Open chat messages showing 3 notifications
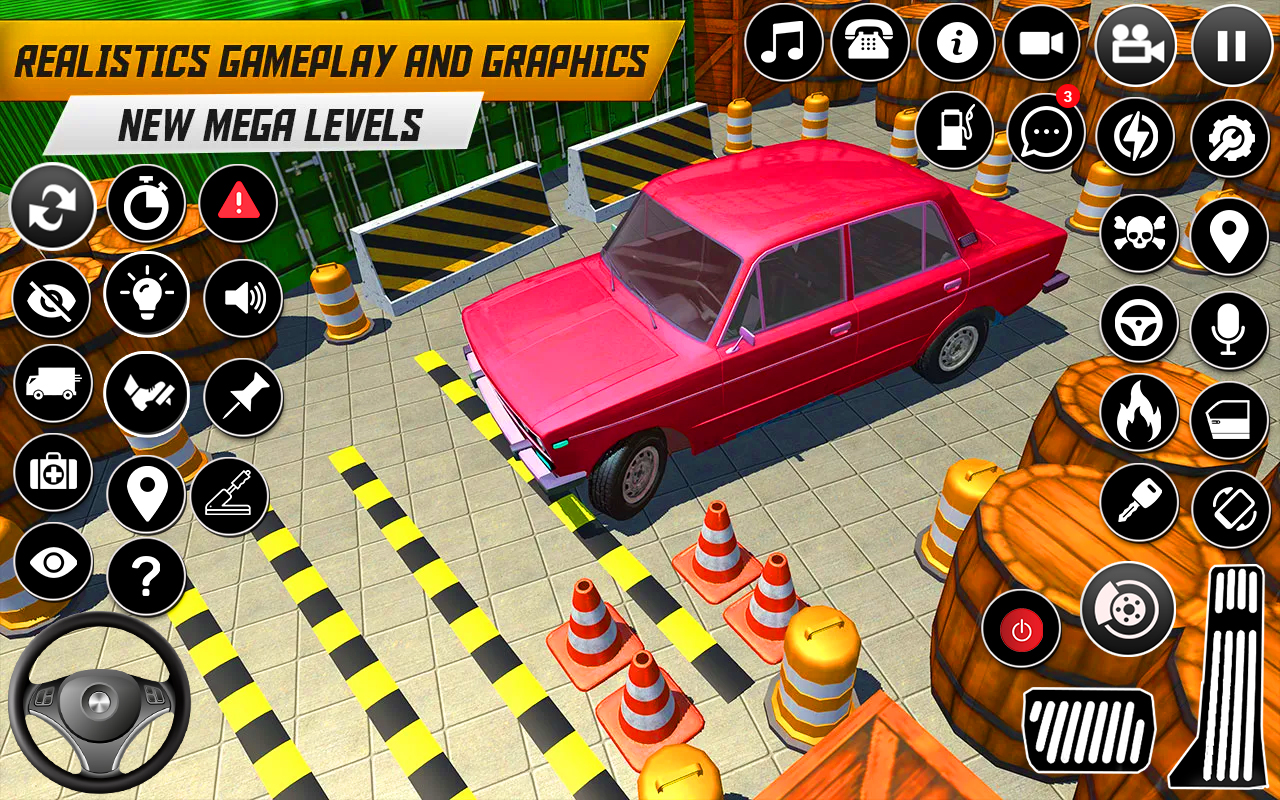 tap(1044, 130)
